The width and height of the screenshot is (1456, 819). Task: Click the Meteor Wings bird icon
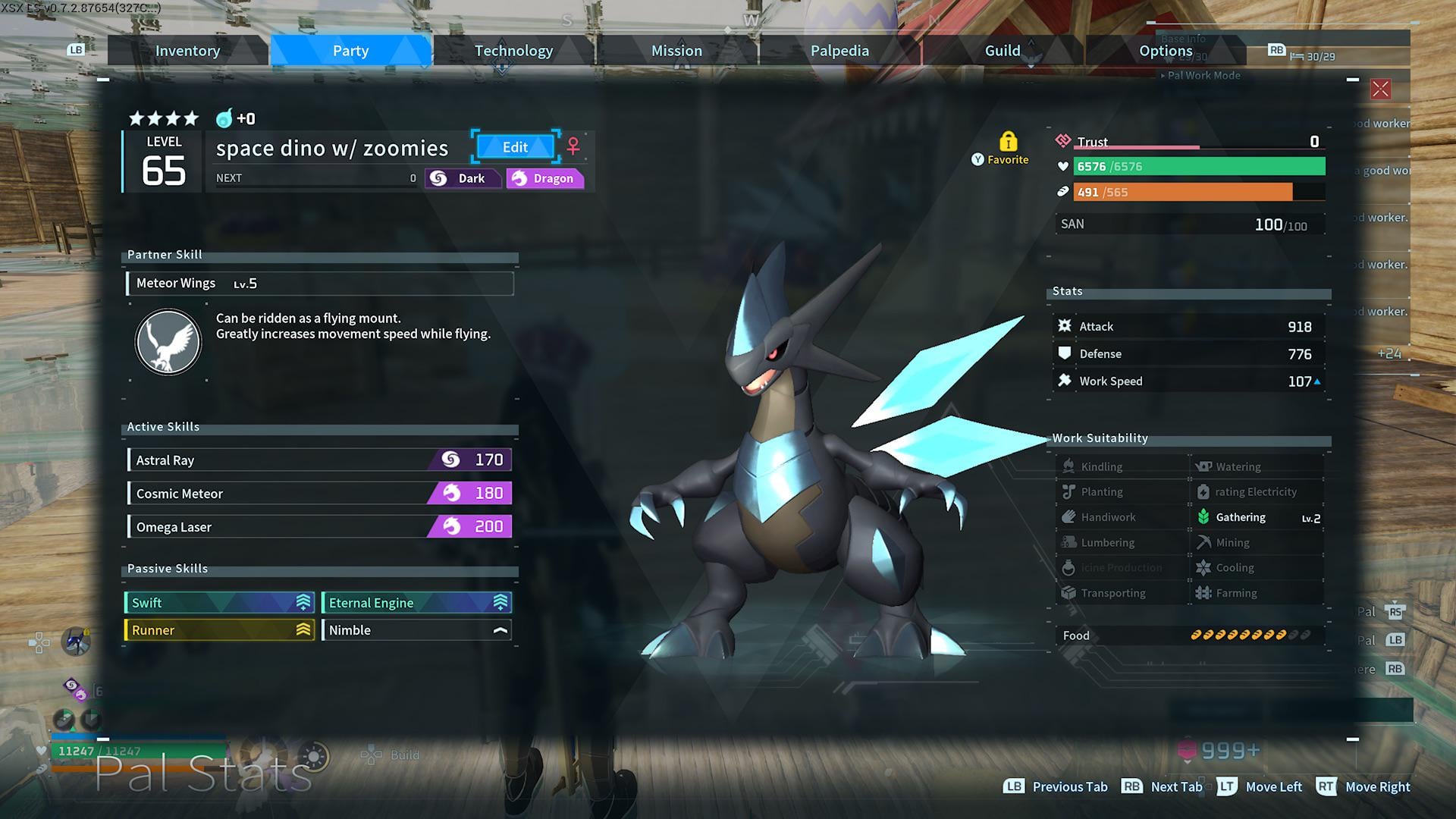pyautogui.click(x=168, y=342)
